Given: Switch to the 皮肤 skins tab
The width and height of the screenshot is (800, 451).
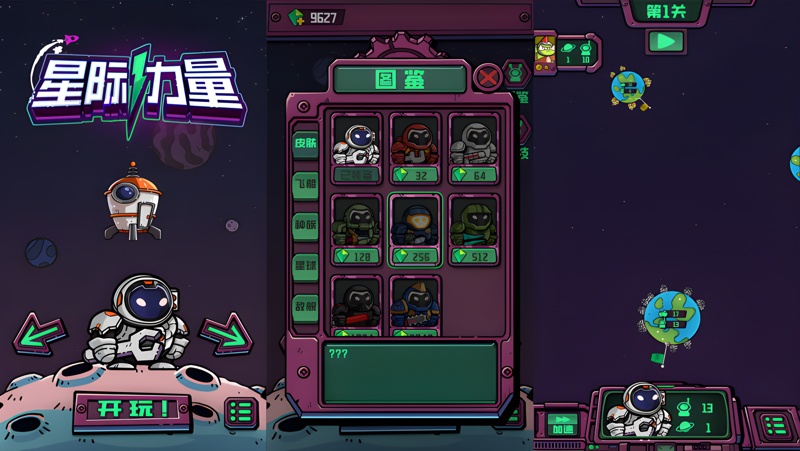Looking at the screenshot, I should click(305, 143).
